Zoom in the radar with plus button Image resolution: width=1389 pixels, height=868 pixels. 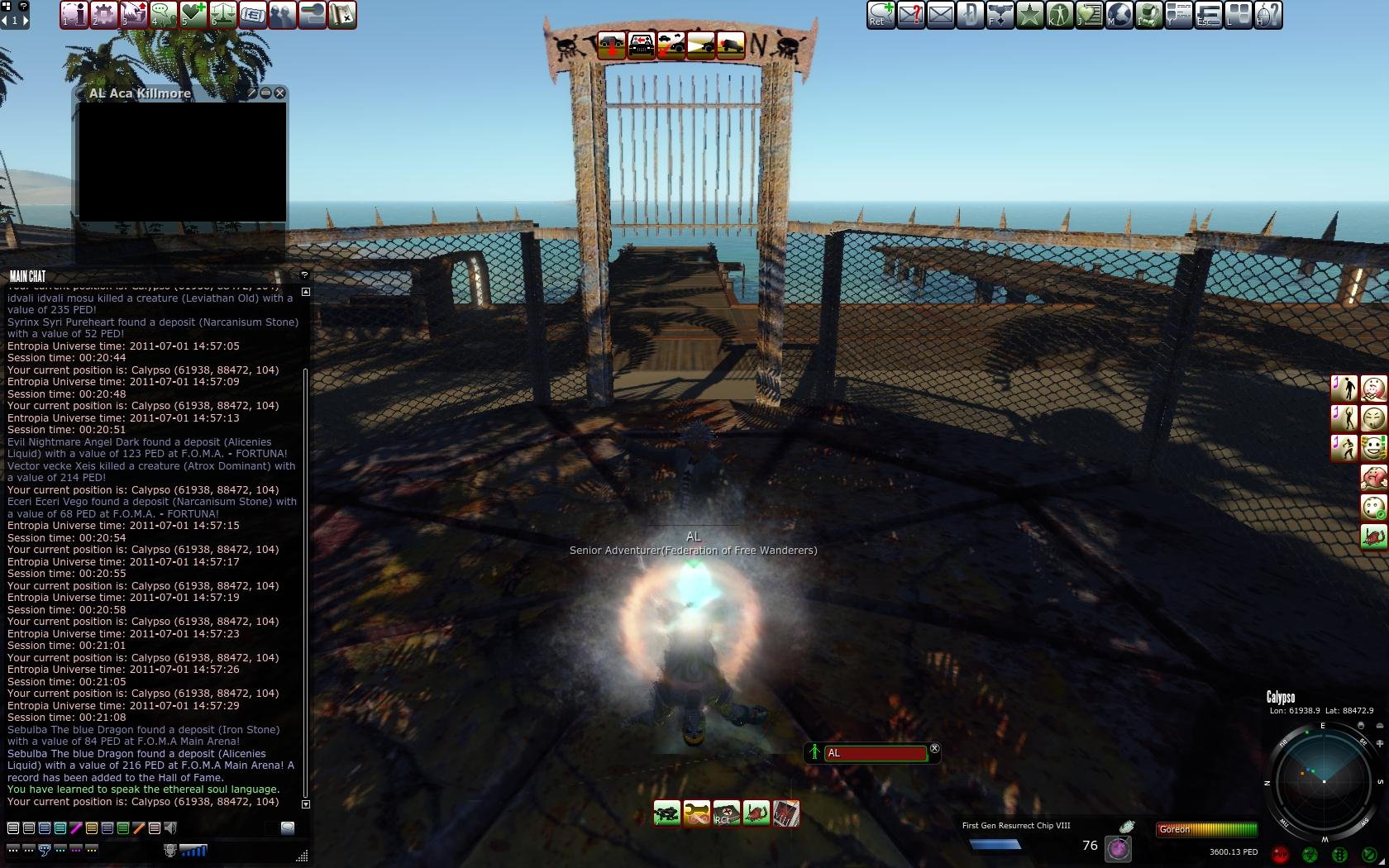[x=1380, y=744]
